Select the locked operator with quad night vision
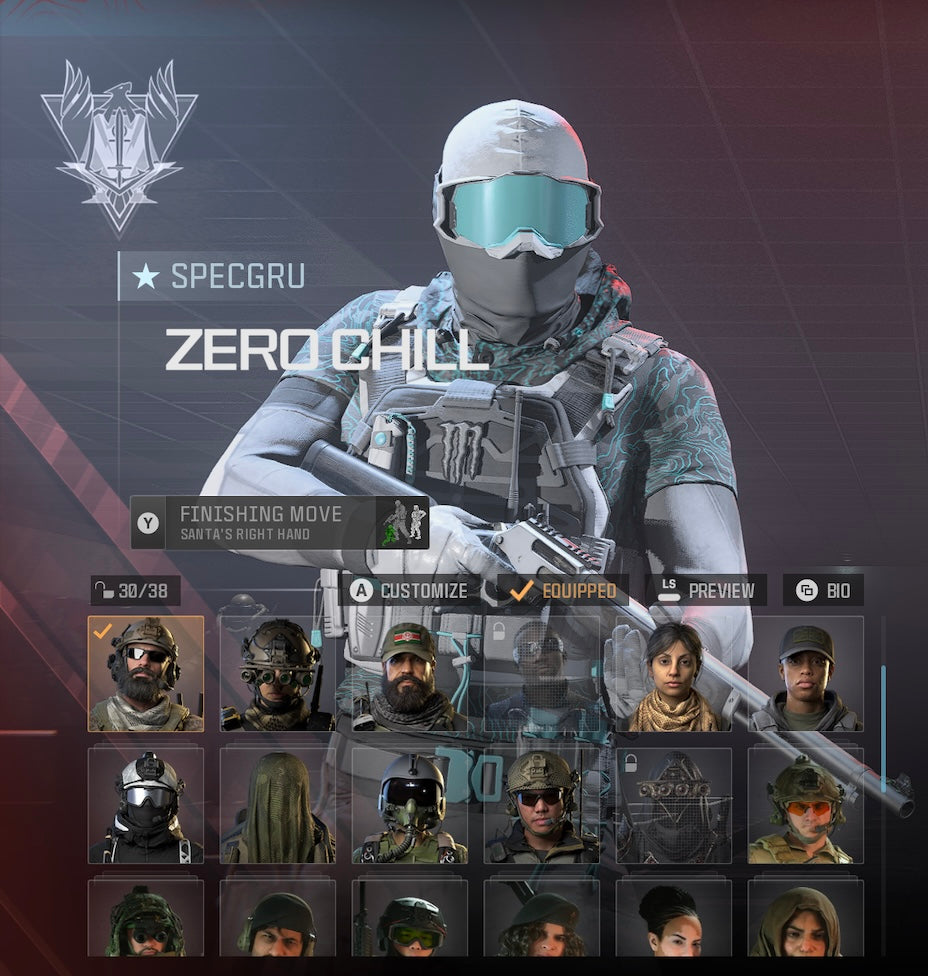The width and height of the screenshot is (928, 976). point(673,806)
